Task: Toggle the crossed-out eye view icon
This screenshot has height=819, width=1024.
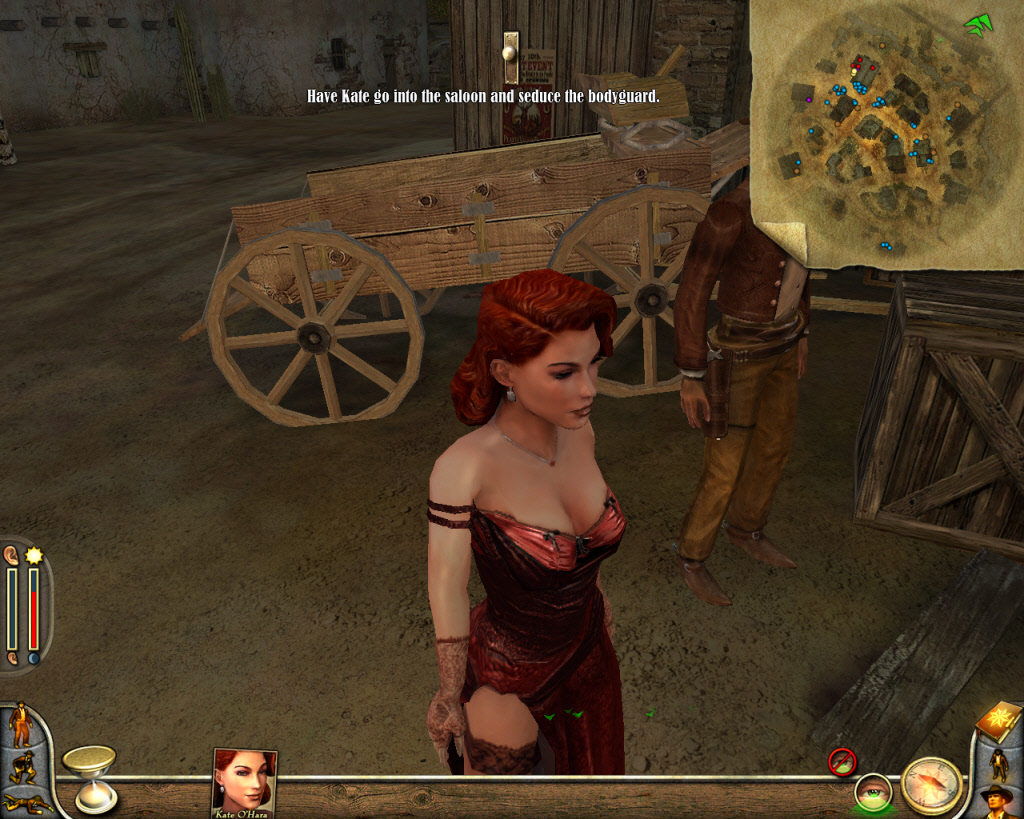Action: click(x=842, y=762)
